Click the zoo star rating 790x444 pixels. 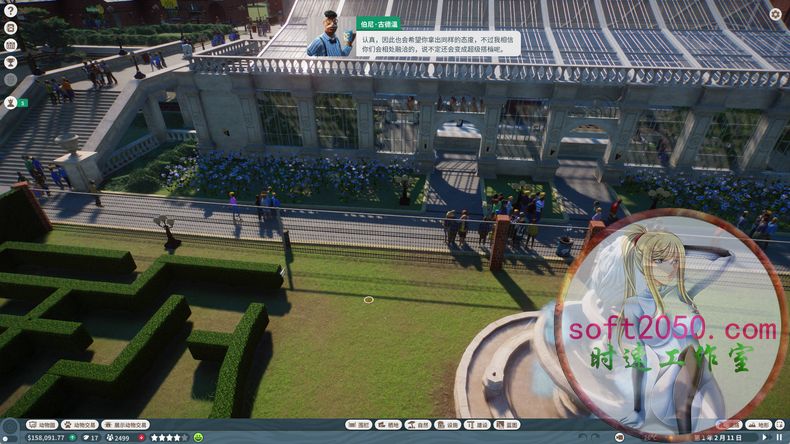click(x=168, y=437)
